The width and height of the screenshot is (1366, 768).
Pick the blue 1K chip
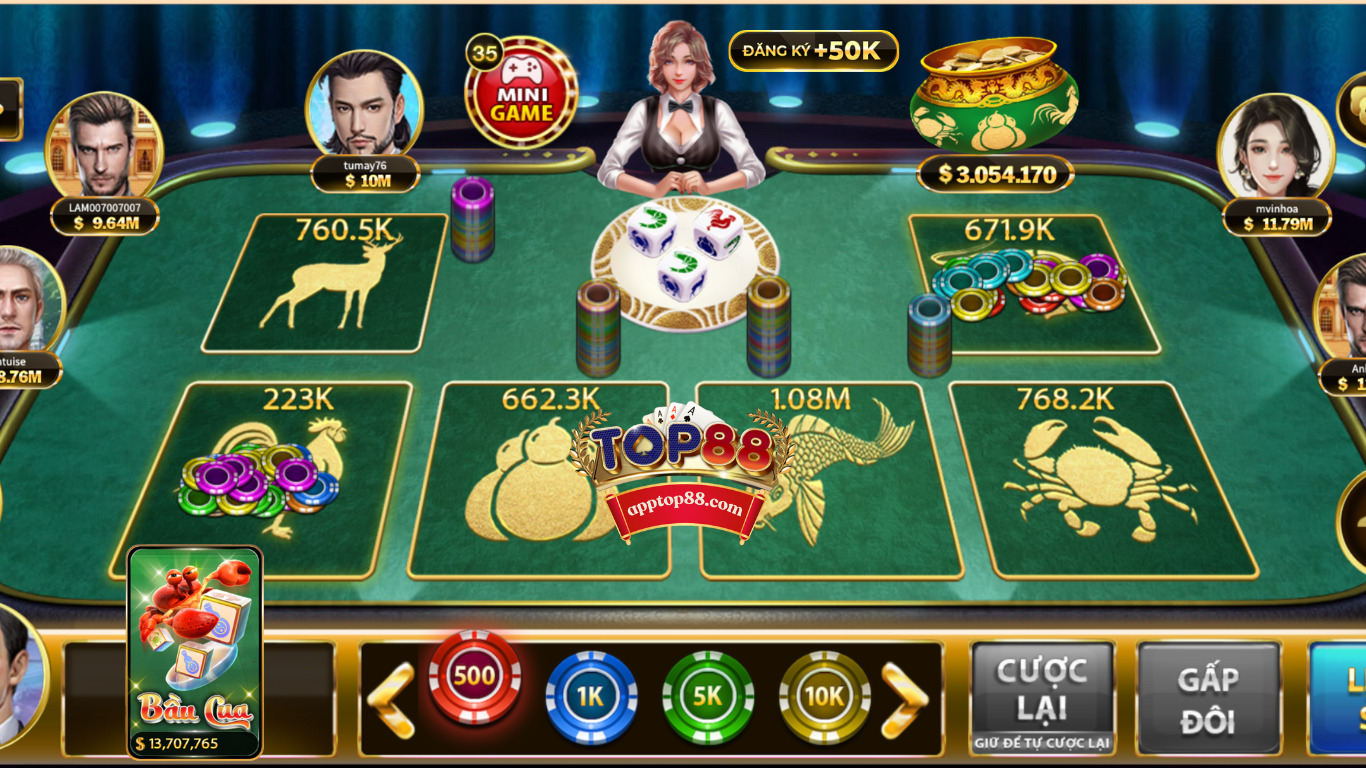click(591, 697)
